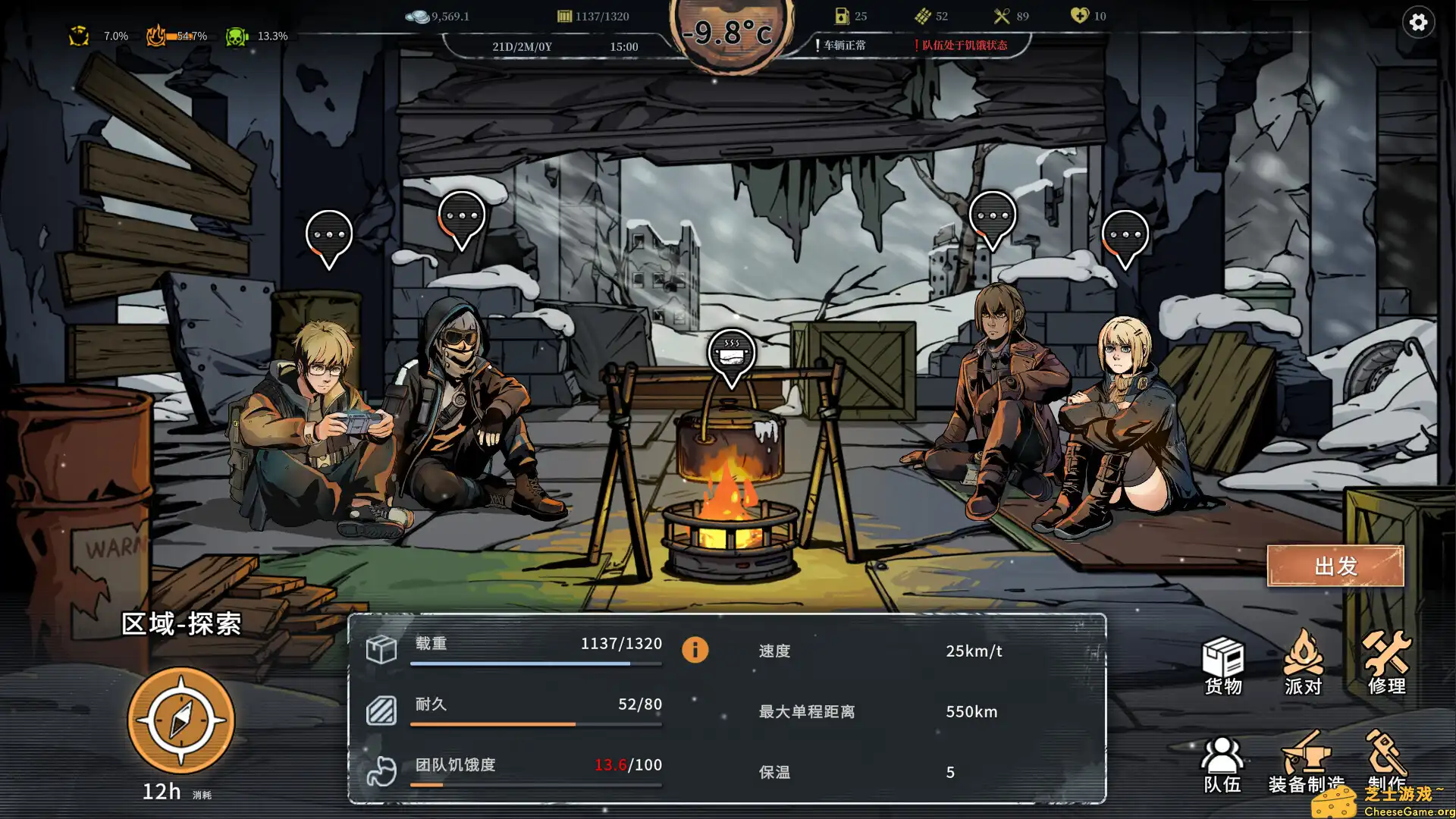Click the info icon beside the 载重 bar
This screenshot has width=1456, height=819.
(695, 650)
